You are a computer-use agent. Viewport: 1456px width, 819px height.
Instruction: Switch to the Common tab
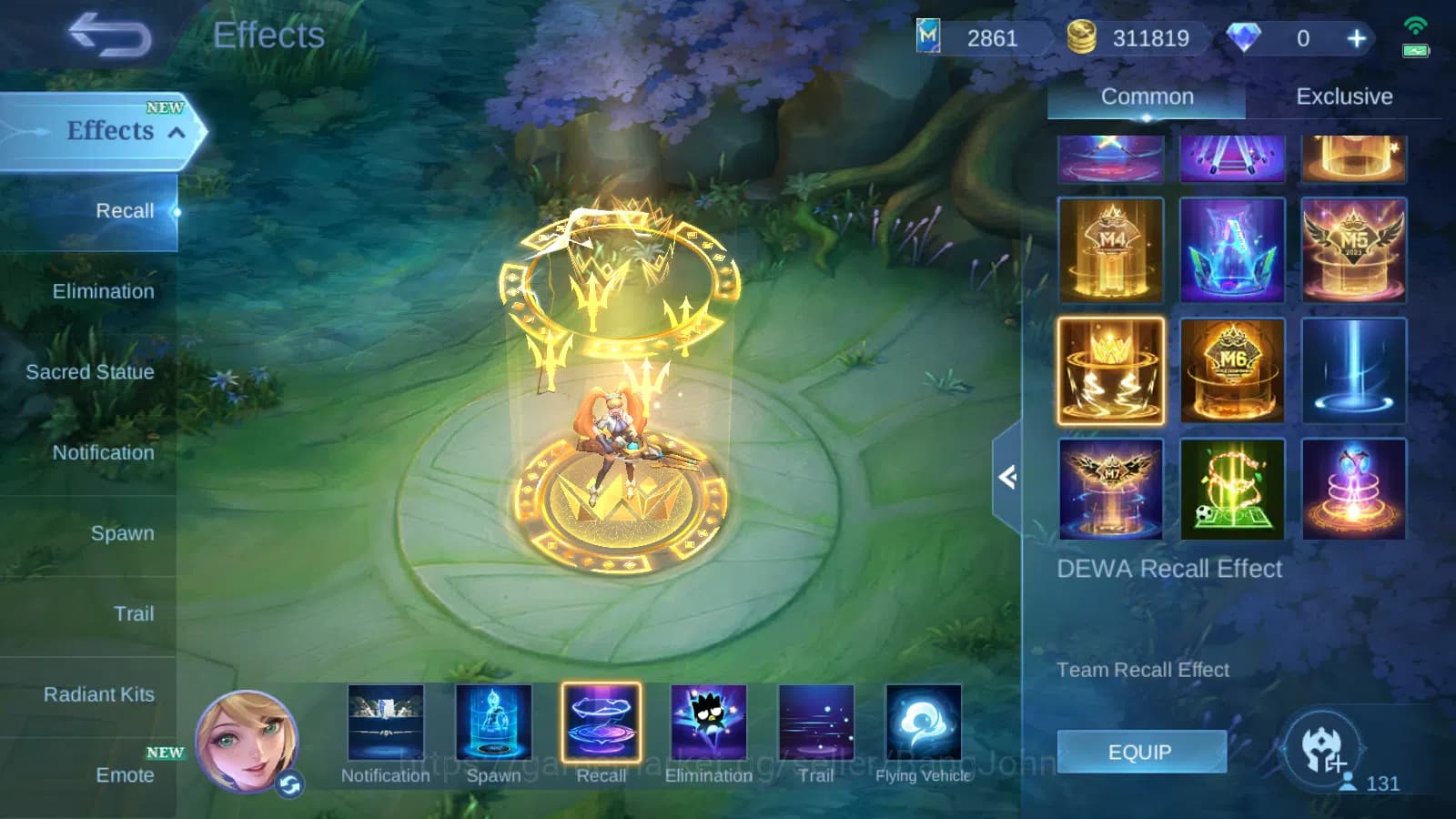pos(1148,96)
